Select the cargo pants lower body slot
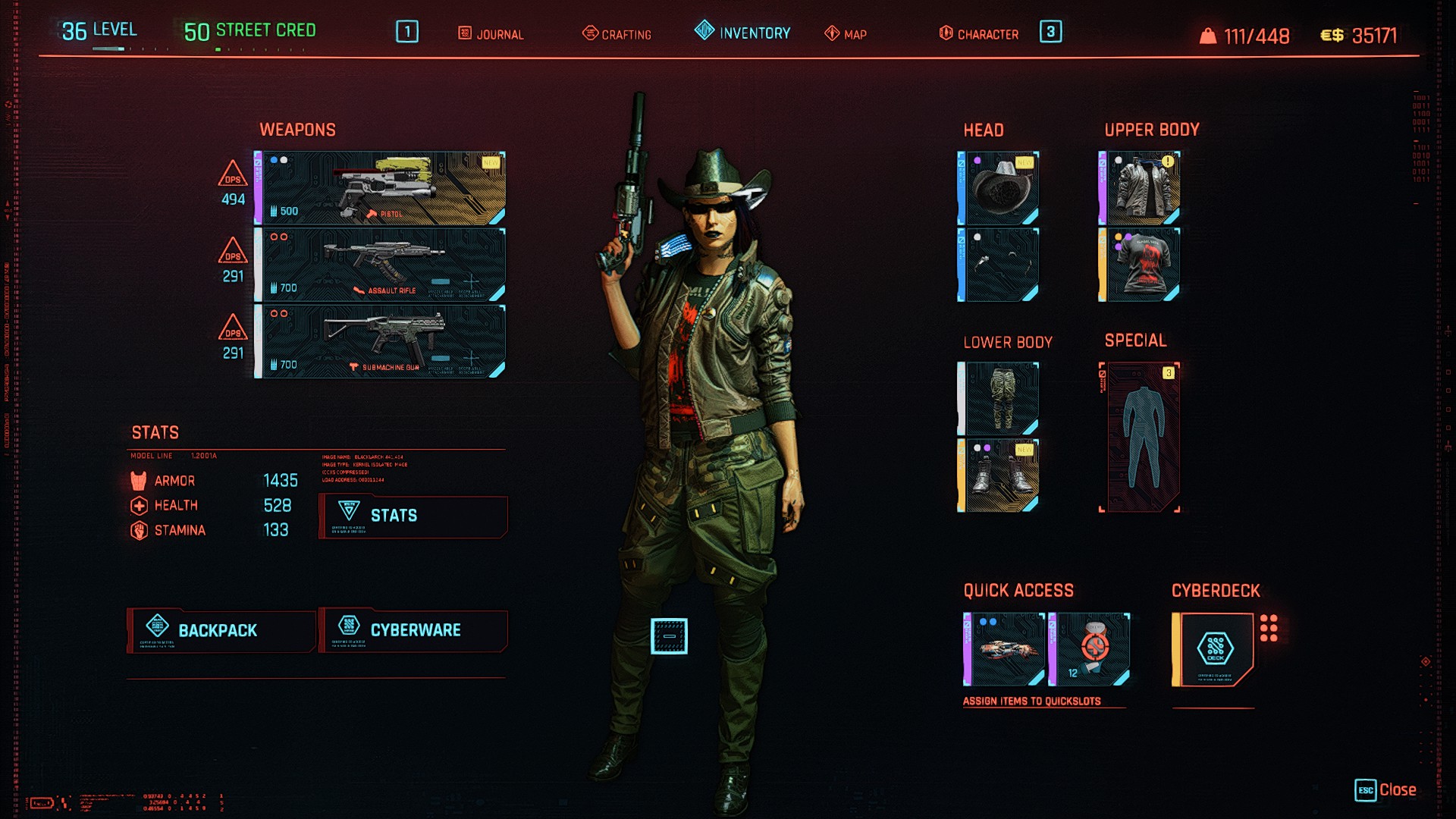 pyautogui.click(x=999, y=399)
